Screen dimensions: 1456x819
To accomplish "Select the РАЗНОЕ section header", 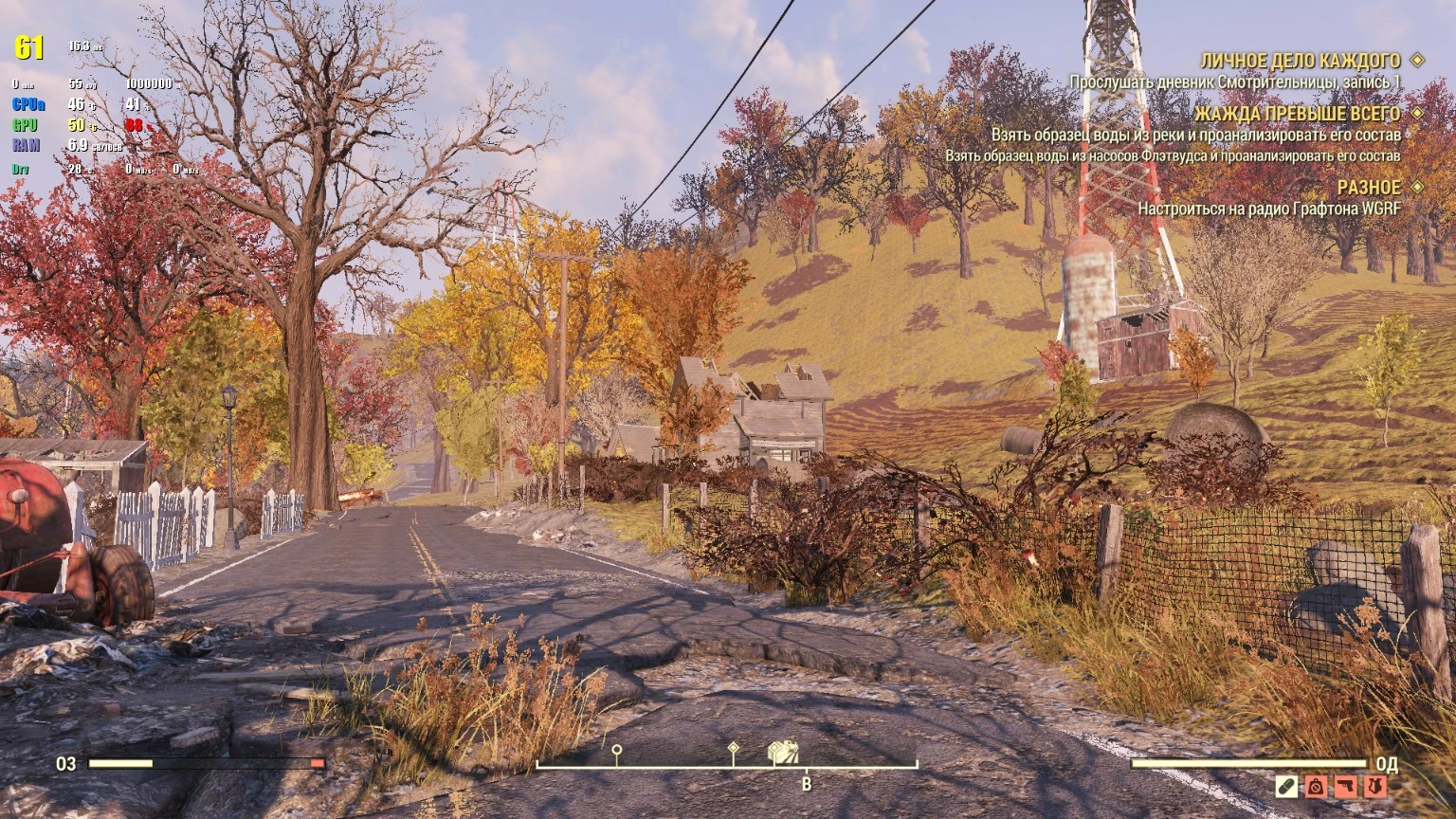I will tap(1369, 188).
